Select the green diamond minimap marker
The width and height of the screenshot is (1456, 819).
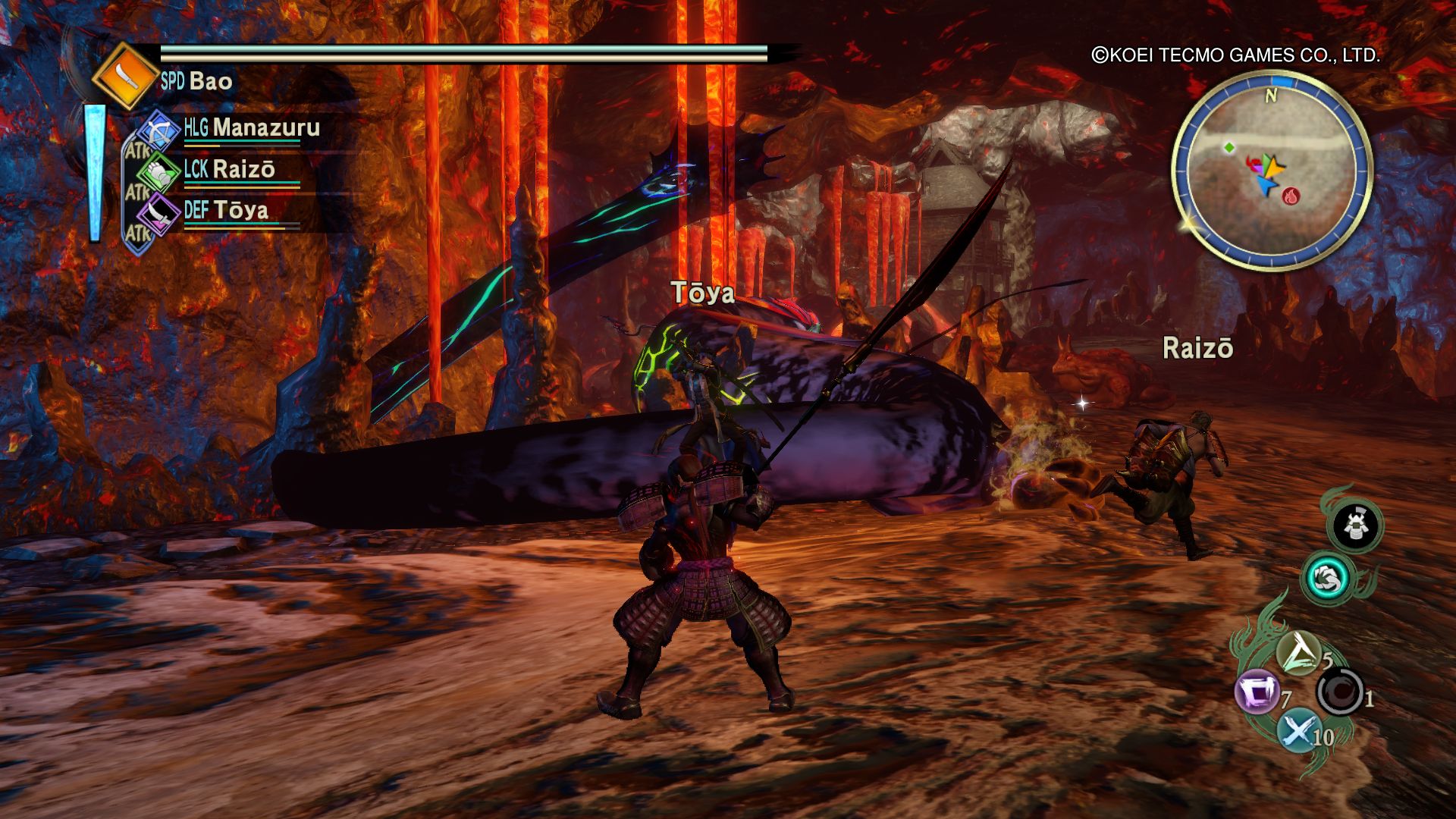1228,147
